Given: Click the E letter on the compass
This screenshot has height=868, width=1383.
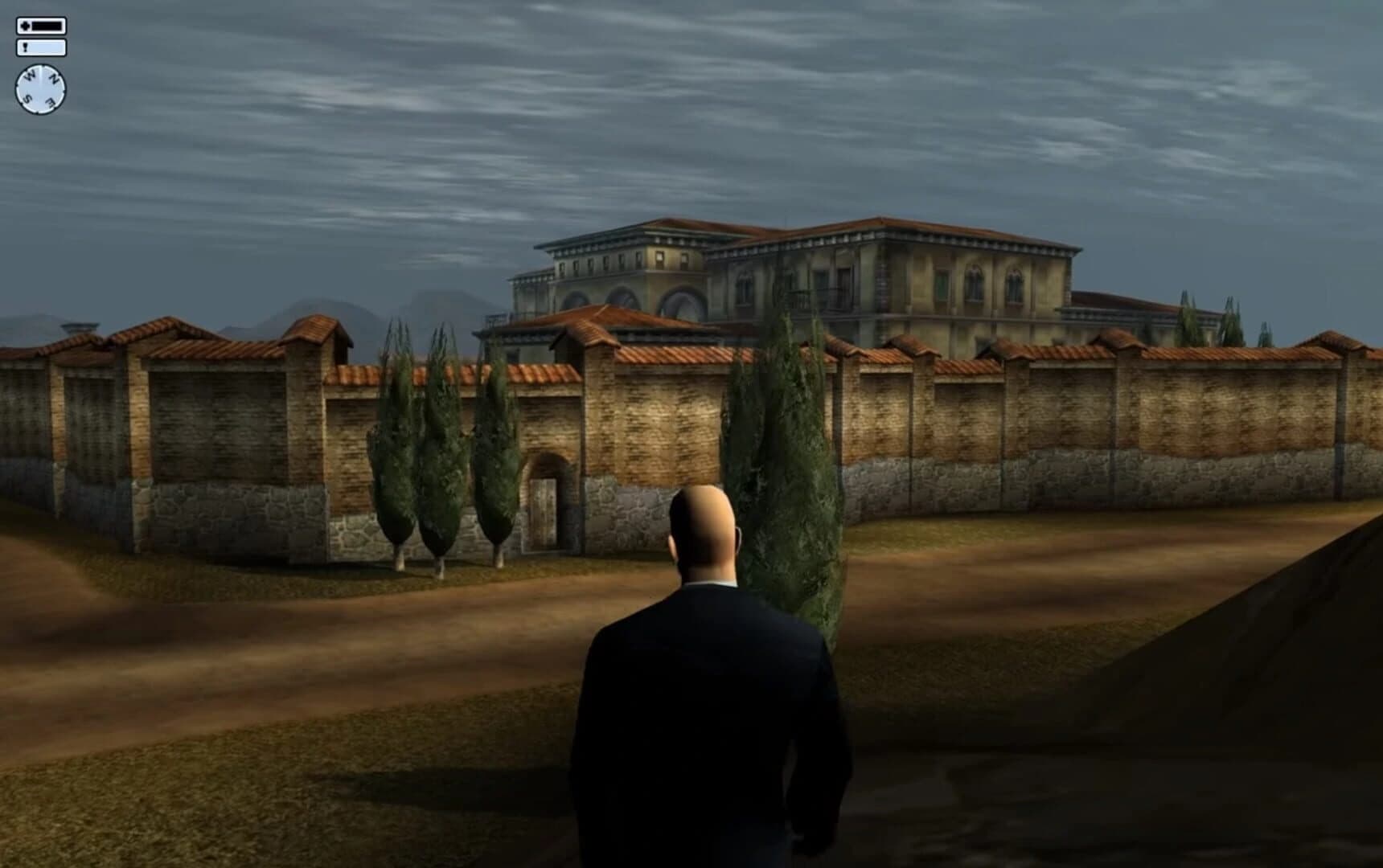Looking at the screenshot, I should [x=51, y=102].
